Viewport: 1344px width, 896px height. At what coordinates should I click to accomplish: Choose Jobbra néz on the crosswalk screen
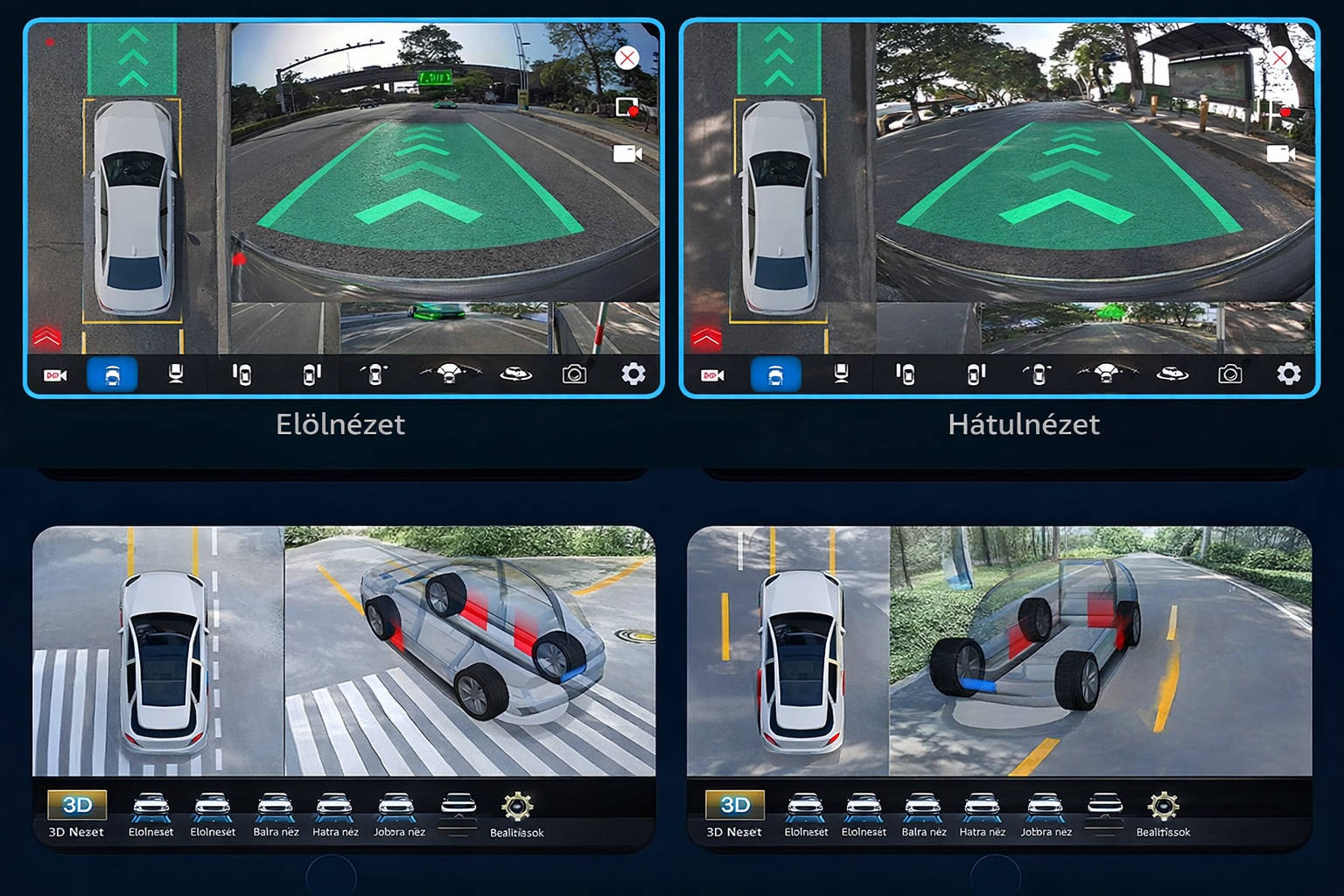pyautogui.click(x=398, y=815)
